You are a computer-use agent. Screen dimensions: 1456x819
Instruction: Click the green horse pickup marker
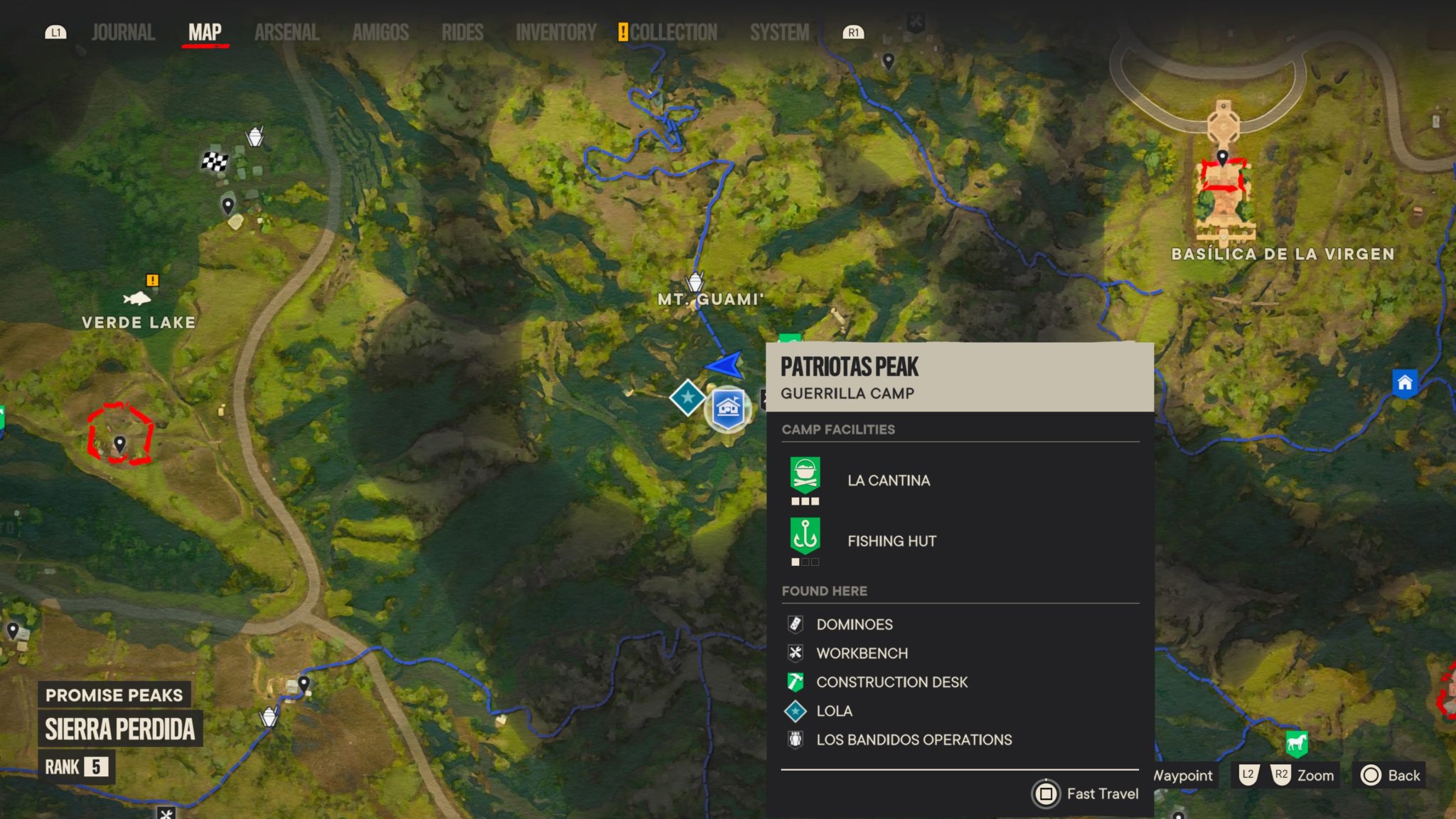1297,744
